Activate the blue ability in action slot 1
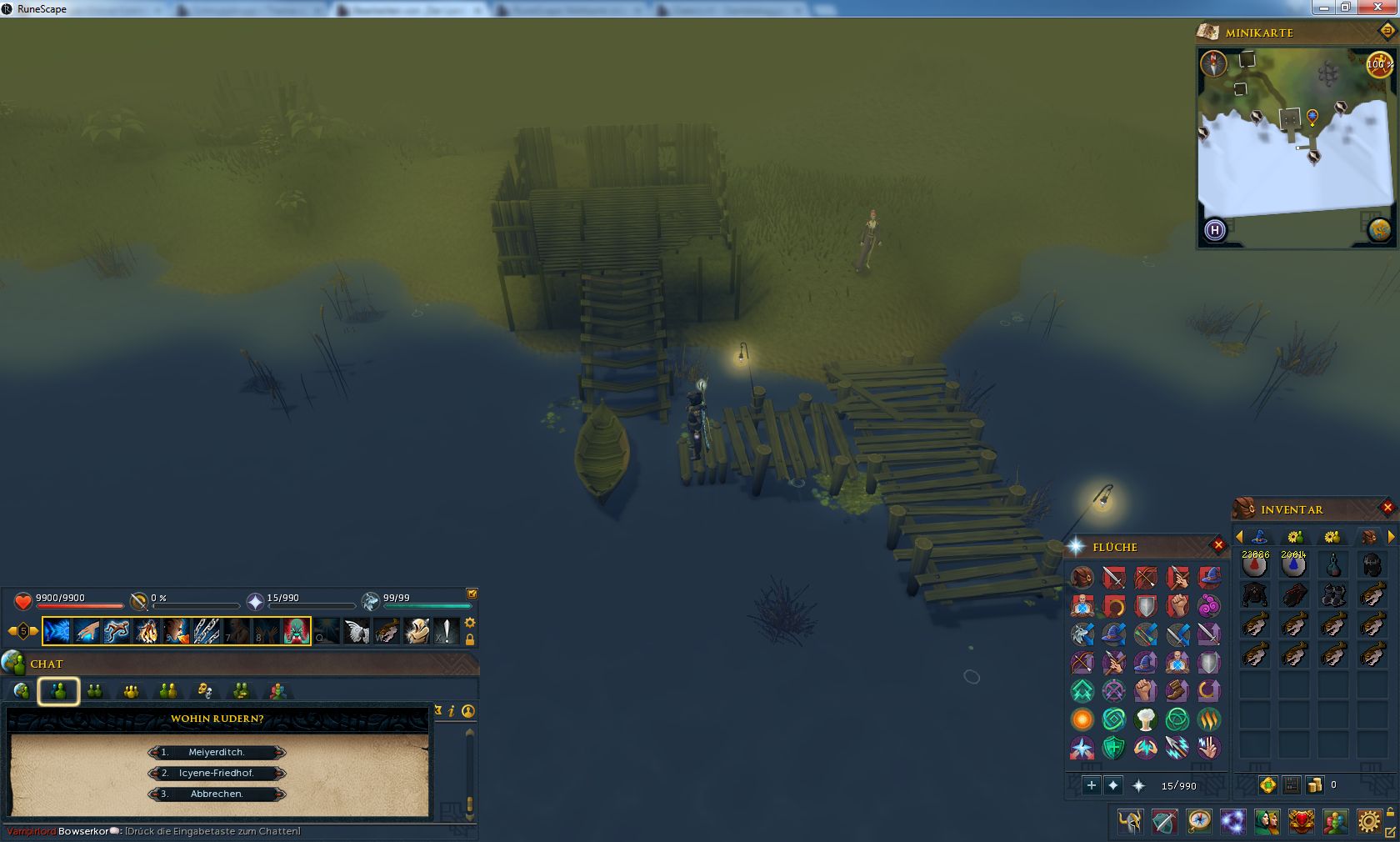Screen dimensions: 1400x842 tap(57, 631)
